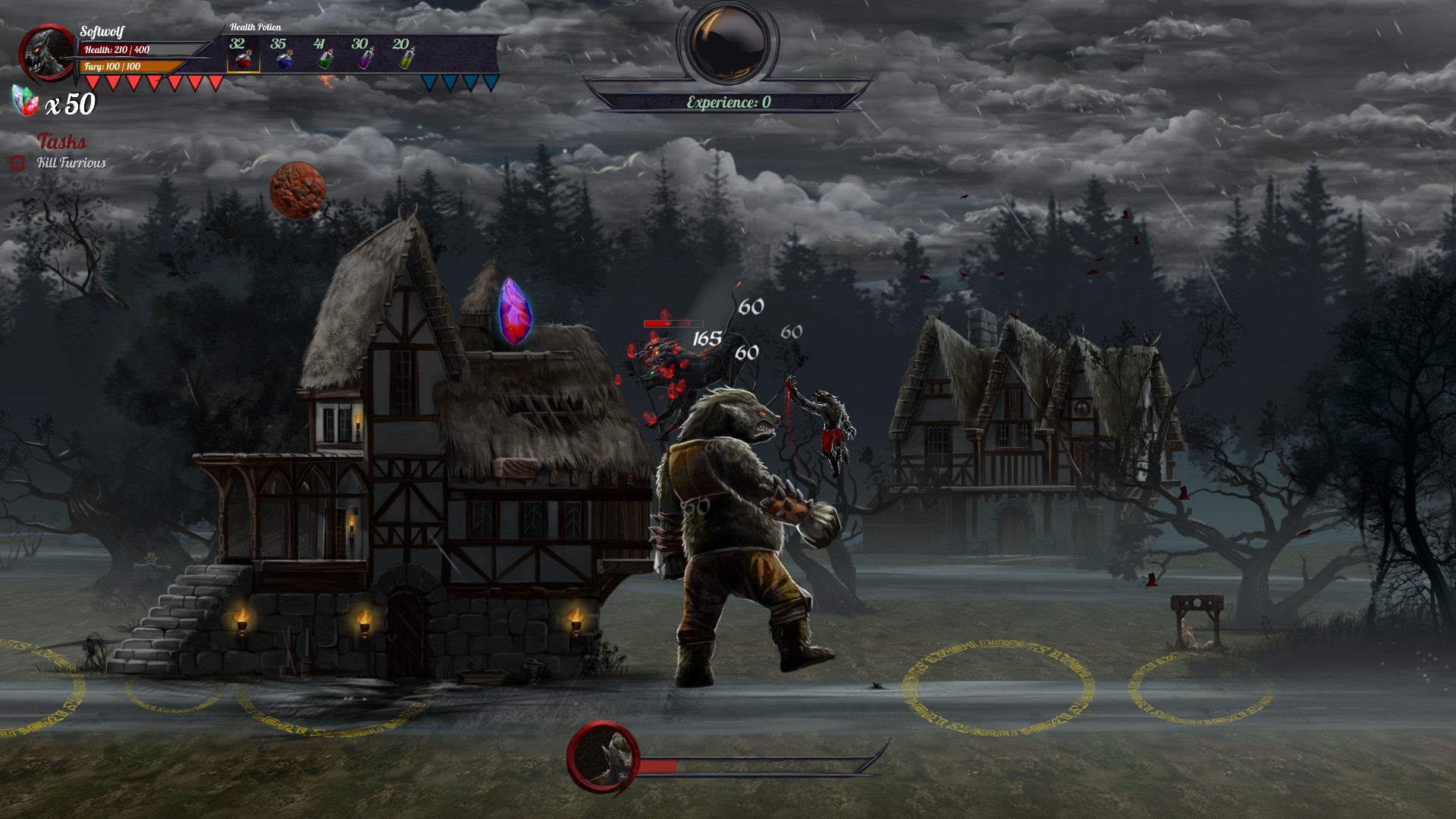Open the Tasks heading
This screenshot has height=819, width=1456.
click(x=61, y=142)
